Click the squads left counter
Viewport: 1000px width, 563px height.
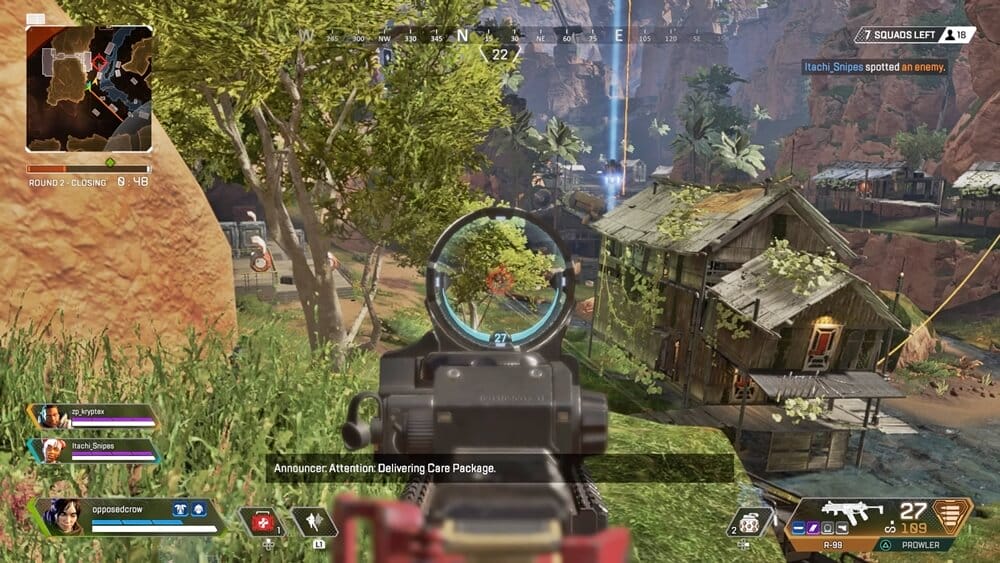tap(914, 35)
